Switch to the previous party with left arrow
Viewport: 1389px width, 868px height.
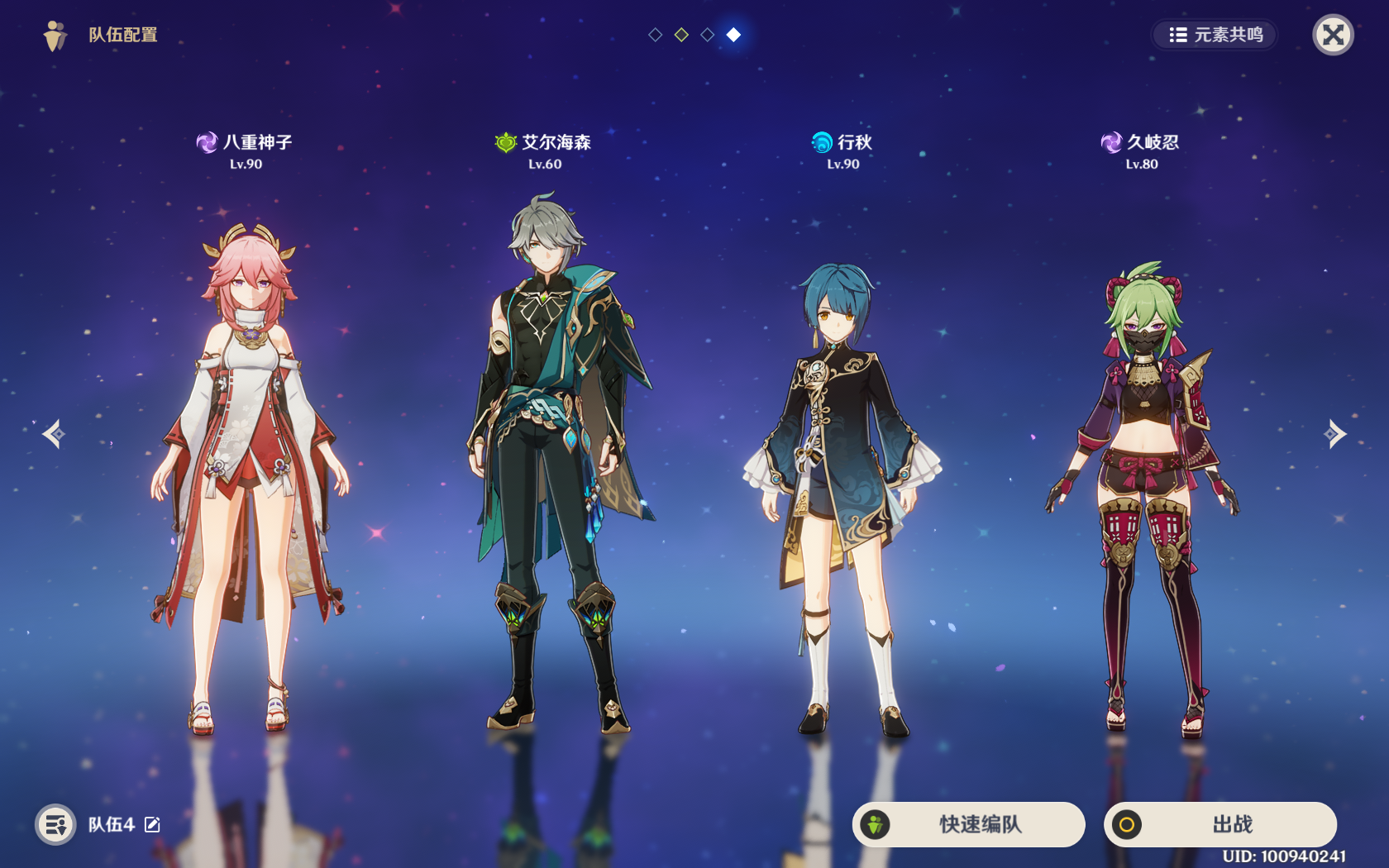pyautogui.click(x=55, y=433)
